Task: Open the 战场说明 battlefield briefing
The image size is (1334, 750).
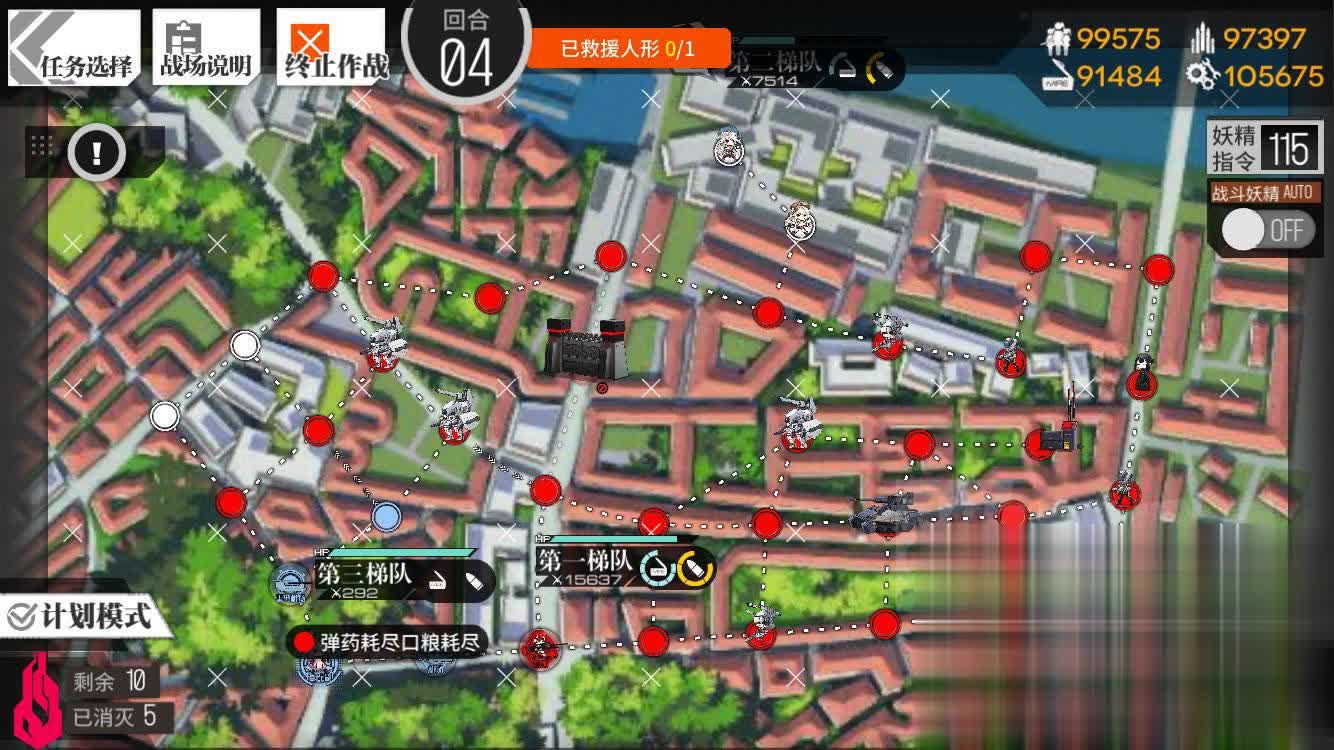Action: click(206, 47)
